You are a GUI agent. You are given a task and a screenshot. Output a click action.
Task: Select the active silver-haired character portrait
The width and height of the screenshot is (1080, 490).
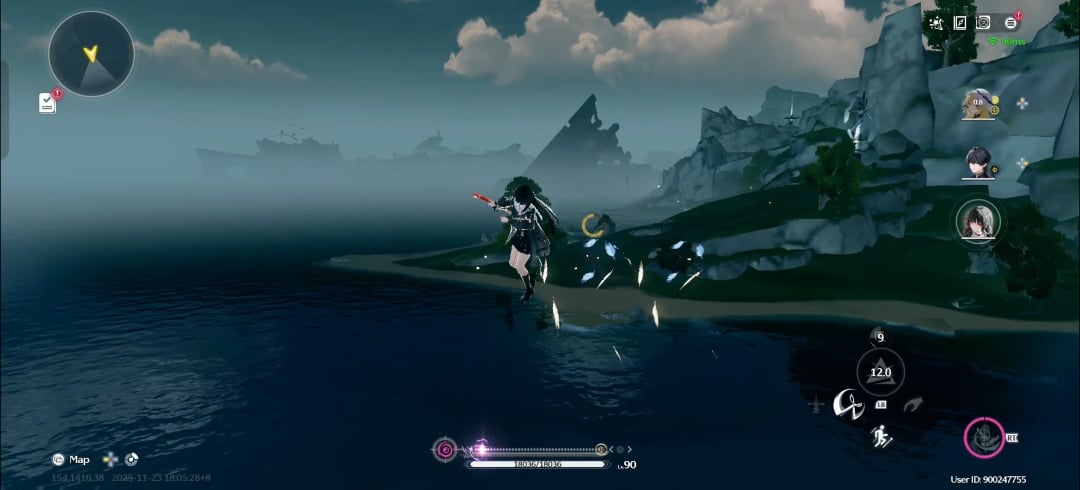pos(978,222)
